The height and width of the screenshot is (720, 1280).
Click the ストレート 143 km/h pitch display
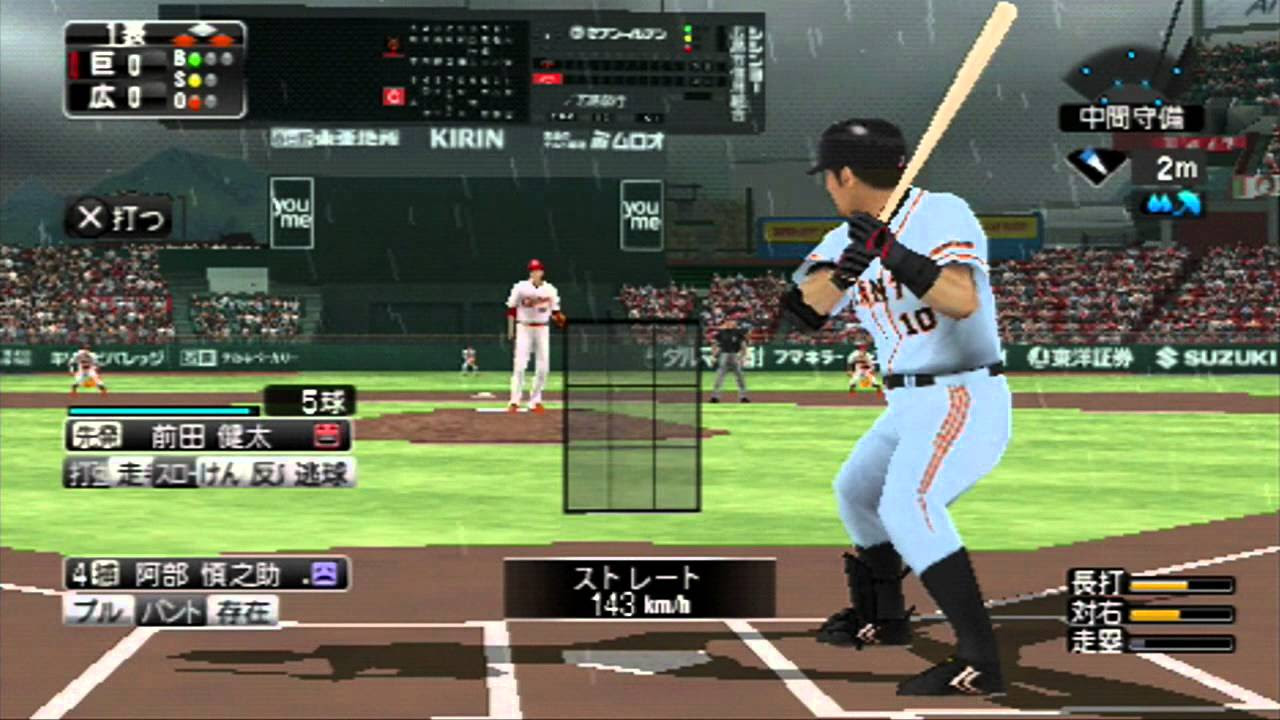[x=640, y=589]
